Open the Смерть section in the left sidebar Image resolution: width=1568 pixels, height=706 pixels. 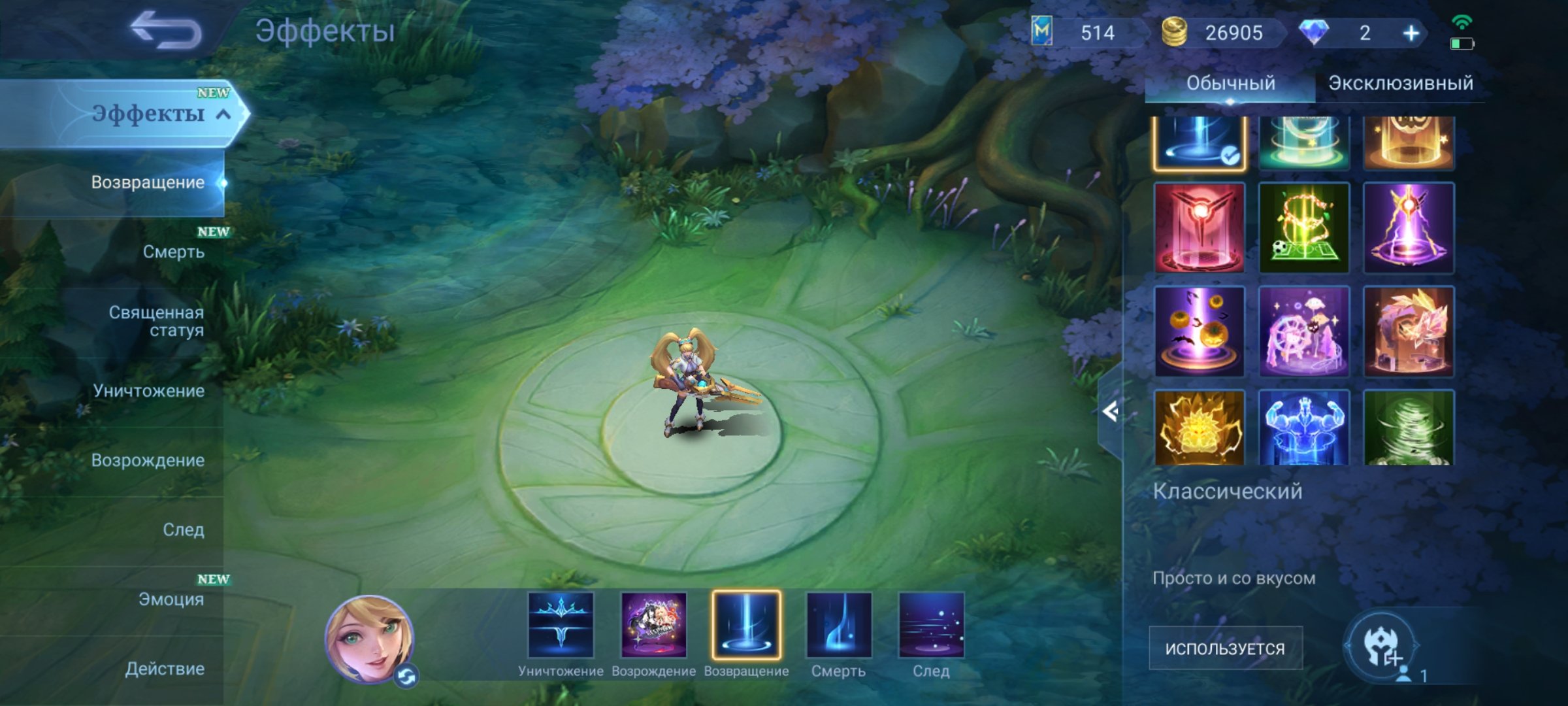pyautogui.click(x=174, y=252)
